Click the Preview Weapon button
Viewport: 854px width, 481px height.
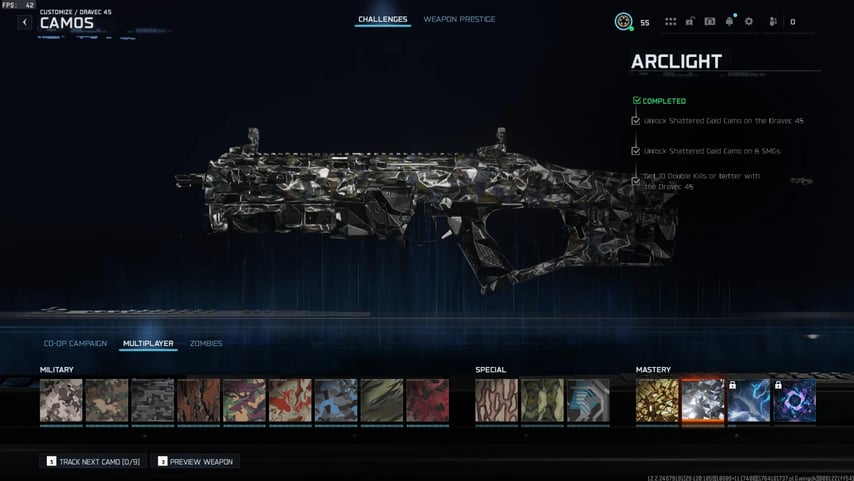click(196, 461)
